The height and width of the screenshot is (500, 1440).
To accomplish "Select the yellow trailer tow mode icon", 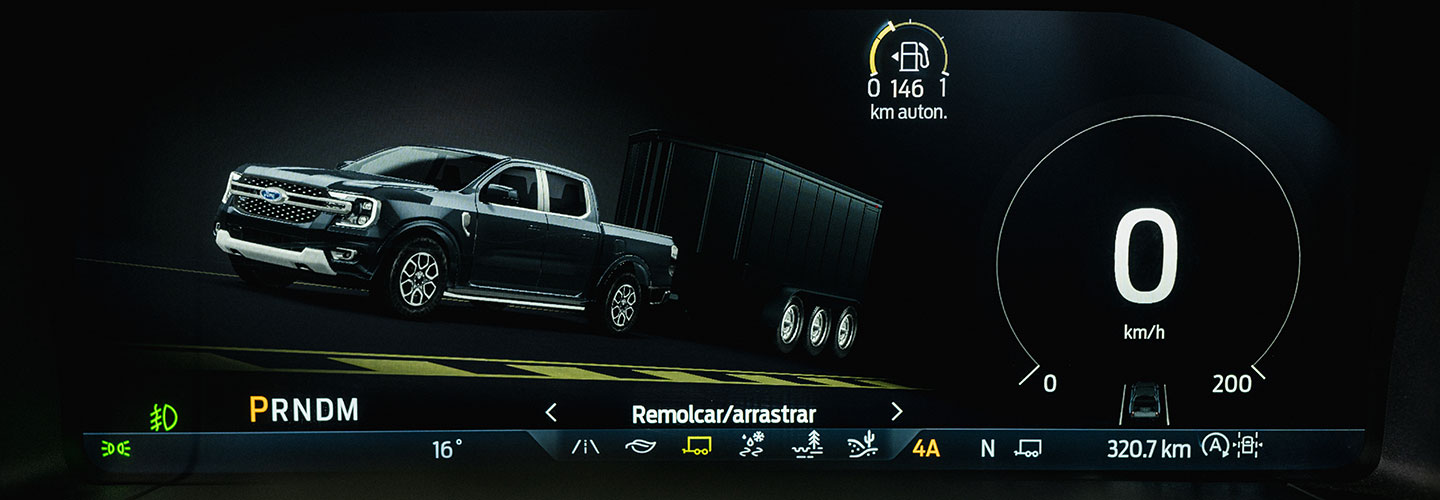I will point(696,448).
